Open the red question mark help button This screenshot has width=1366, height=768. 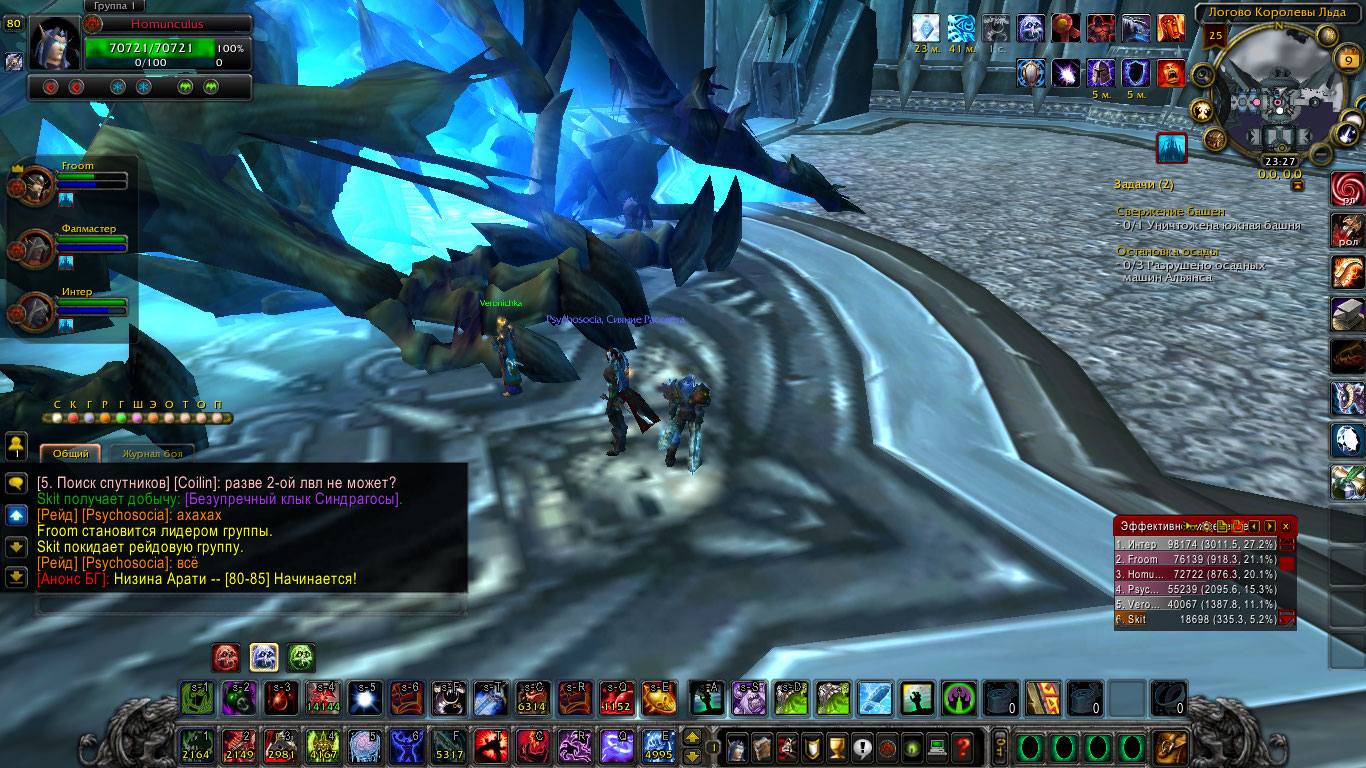coord(962,746)
